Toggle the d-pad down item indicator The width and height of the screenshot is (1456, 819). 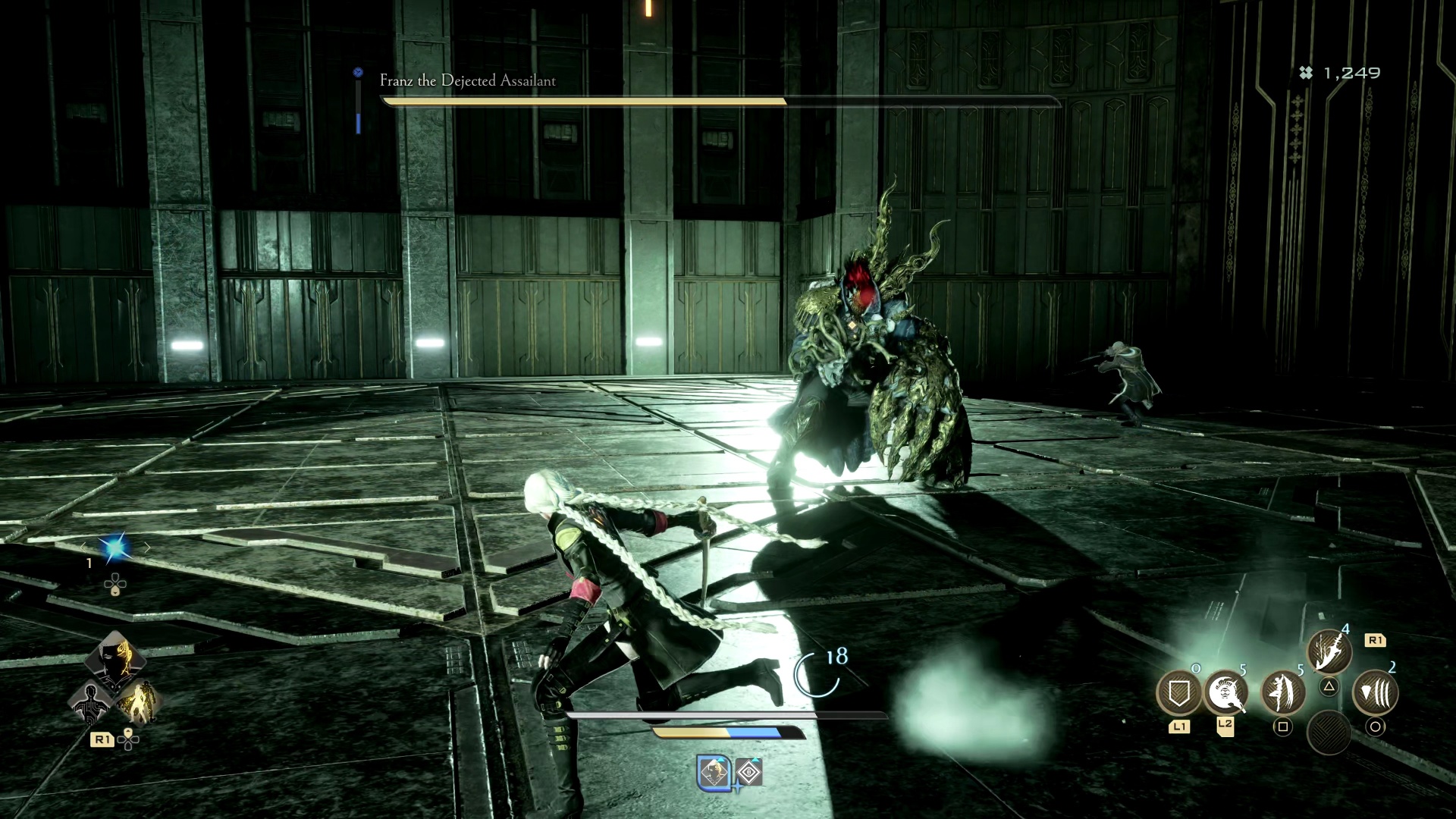point(115,584)
